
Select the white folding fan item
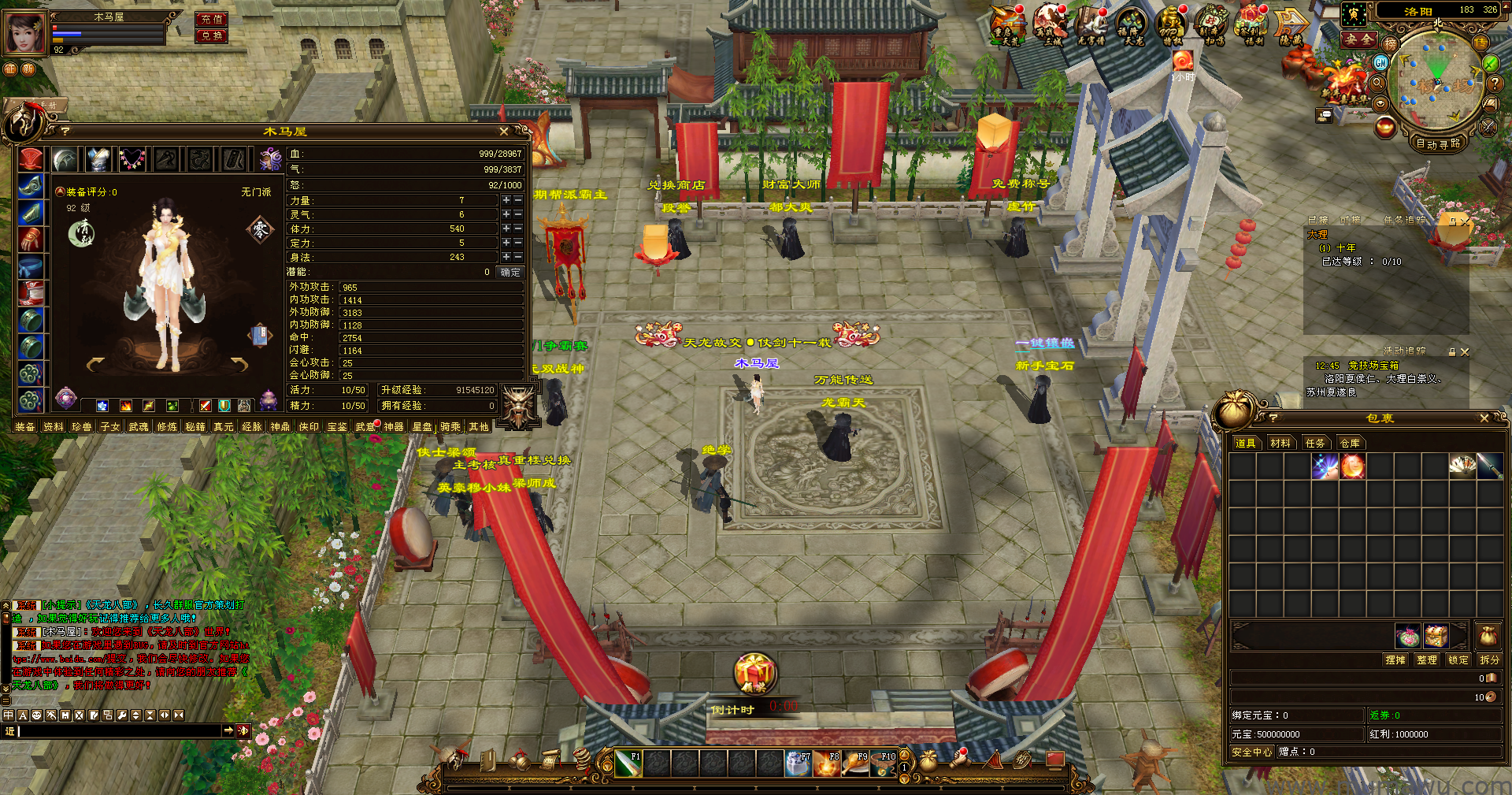pos(1462,466)
